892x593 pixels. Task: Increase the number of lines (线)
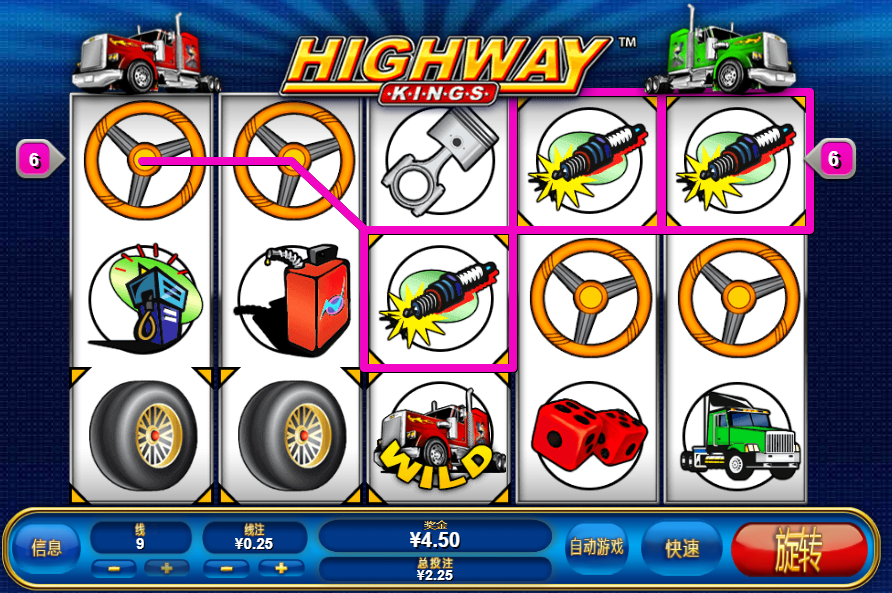[x=165, y=568]
